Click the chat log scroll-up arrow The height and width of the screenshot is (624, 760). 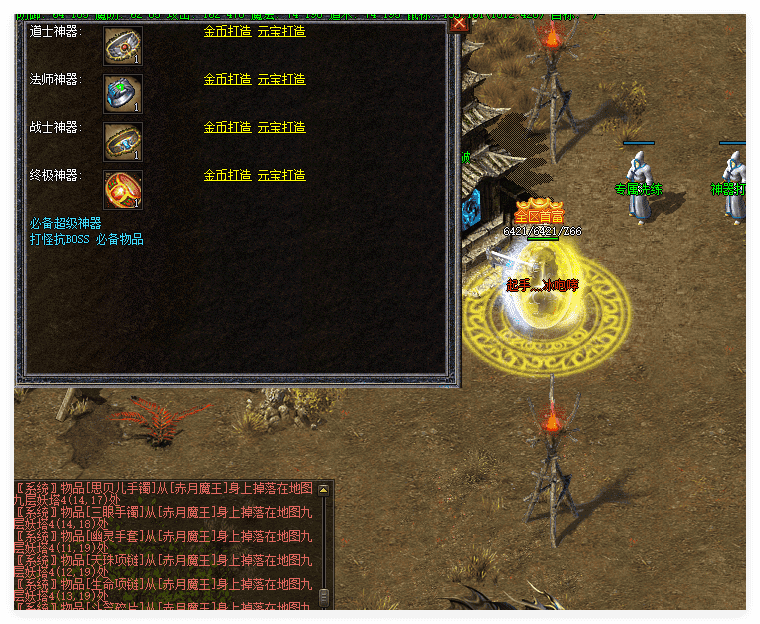323,490
